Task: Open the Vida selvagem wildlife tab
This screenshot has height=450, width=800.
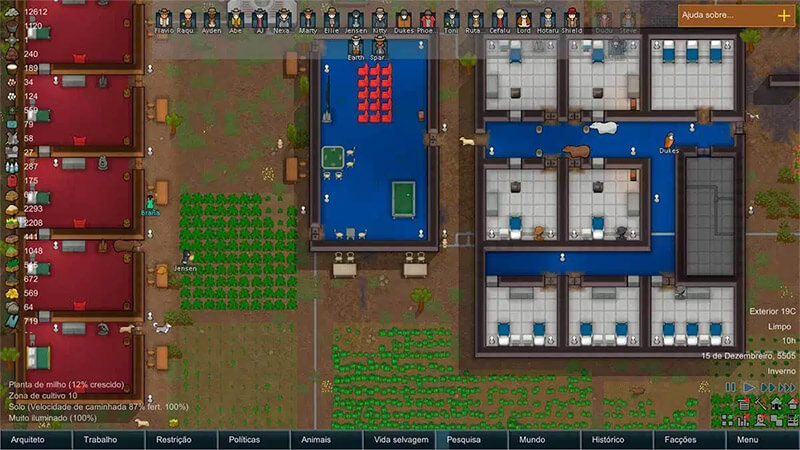Action: coord(400,440)
